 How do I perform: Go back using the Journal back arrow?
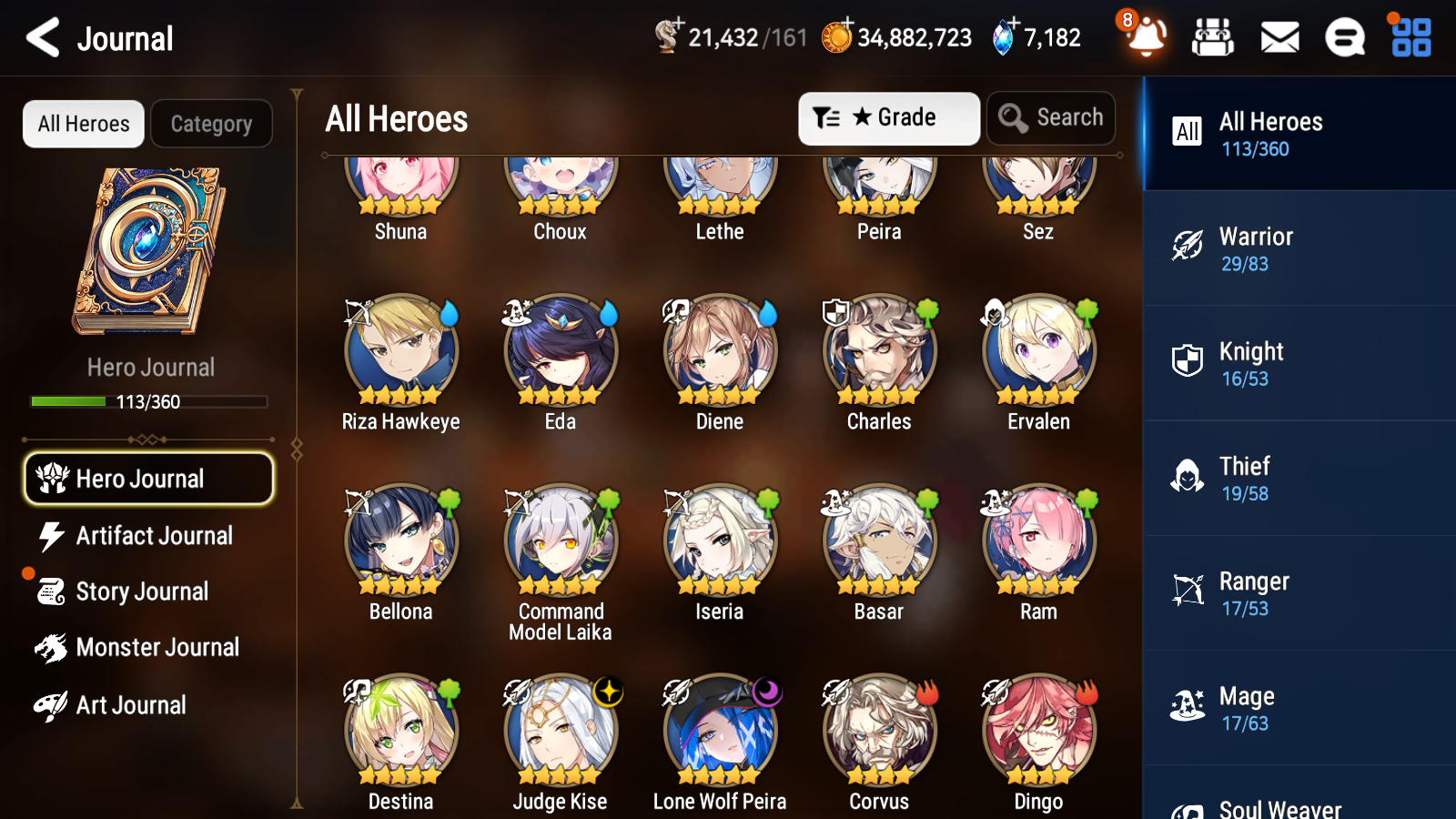tap(40, 37)
